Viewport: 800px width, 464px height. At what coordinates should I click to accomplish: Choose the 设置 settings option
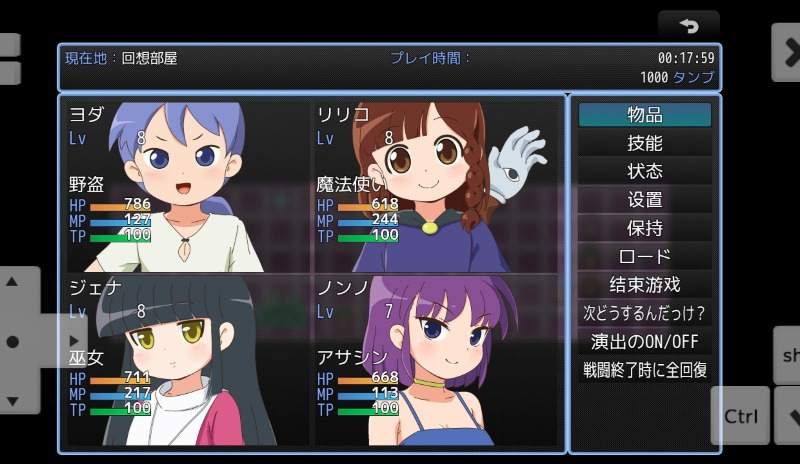click(x=645, y=200)
